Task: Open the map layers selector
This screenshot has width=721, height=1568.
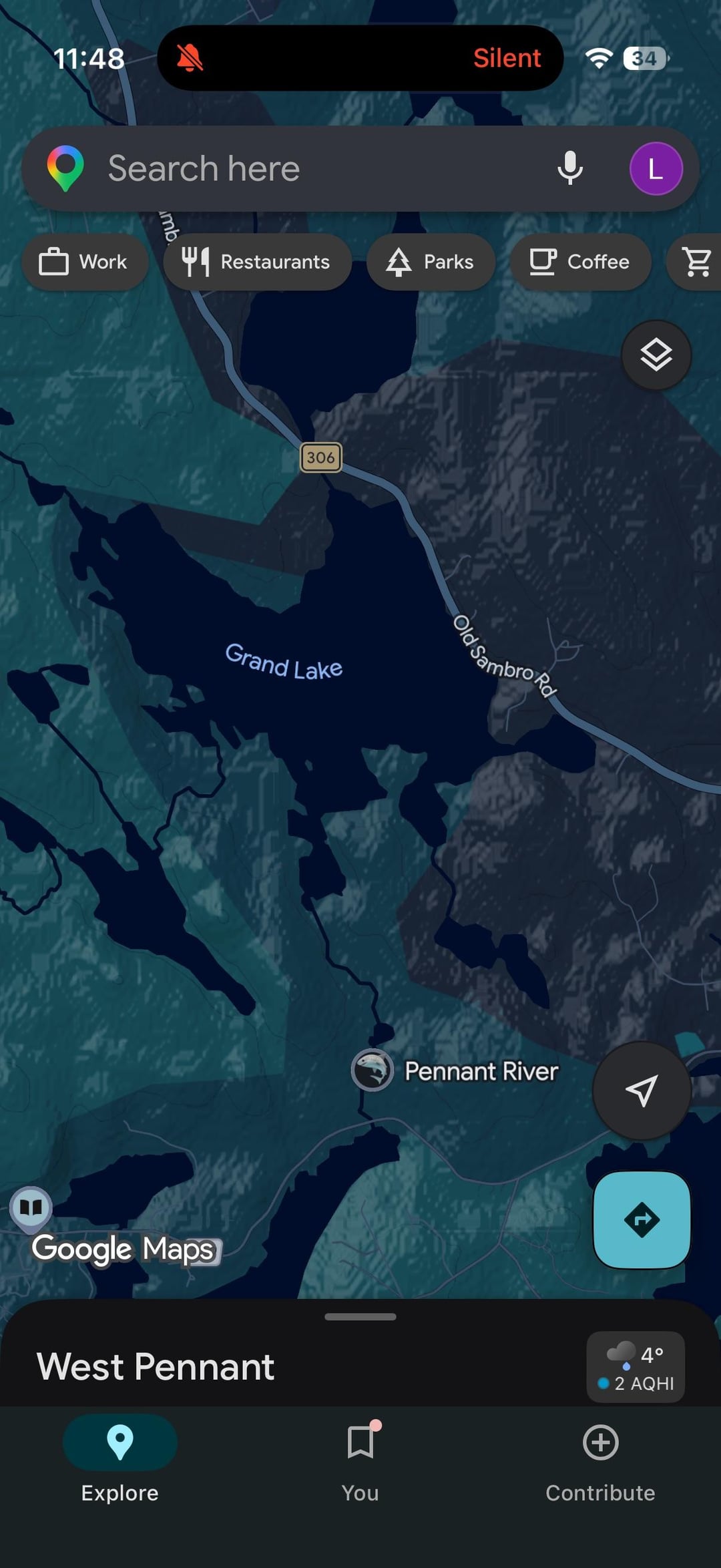Action: 656,355
